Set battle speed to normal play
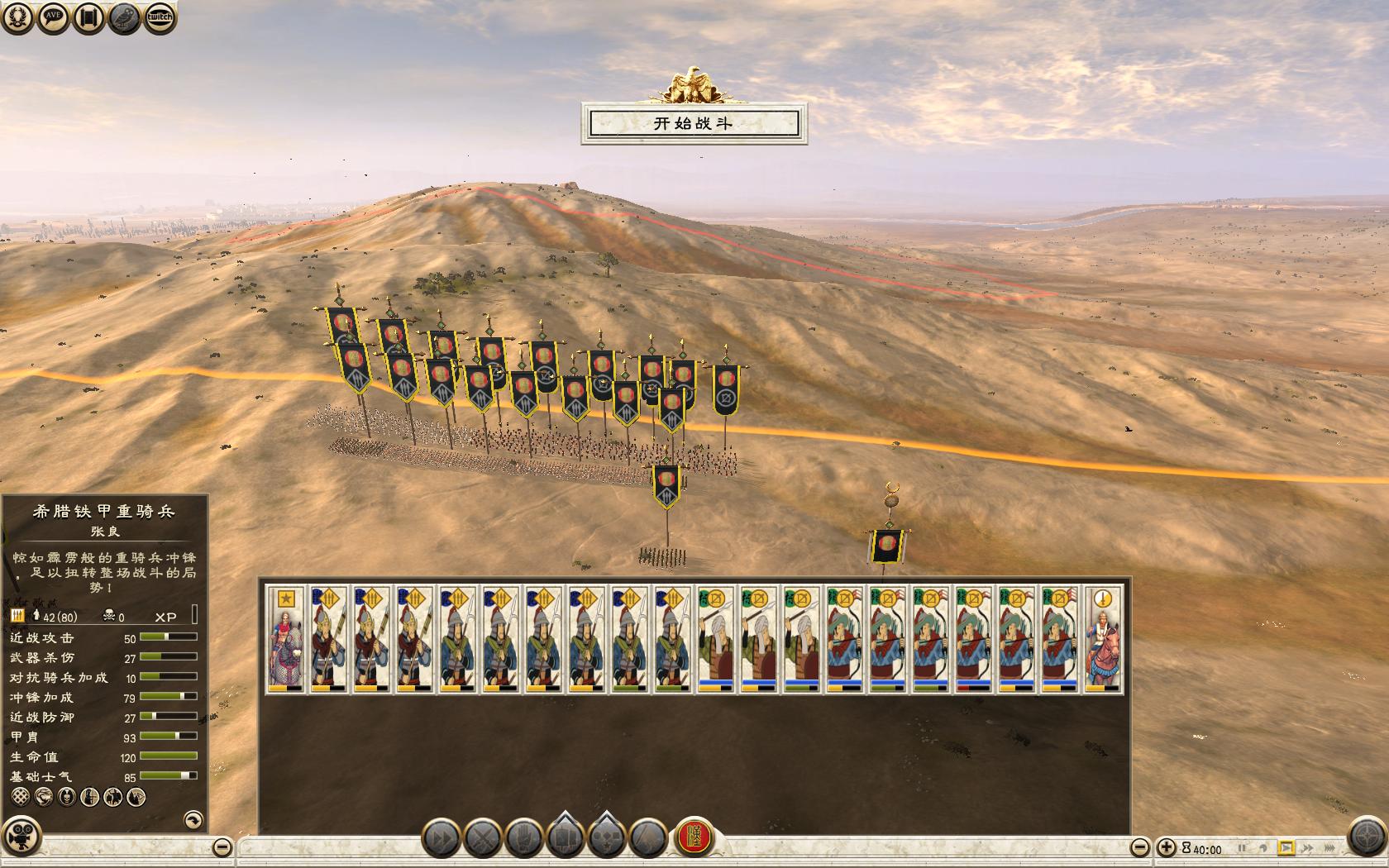The height and width of the screenshot is (868, 1389). click(x=1286, y=847)
